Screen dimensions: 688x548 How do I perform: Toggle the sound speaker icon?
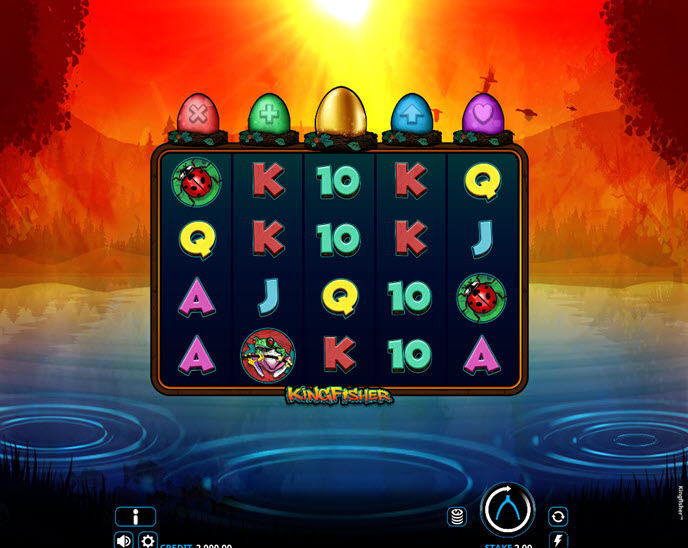[x=124, y=540]
